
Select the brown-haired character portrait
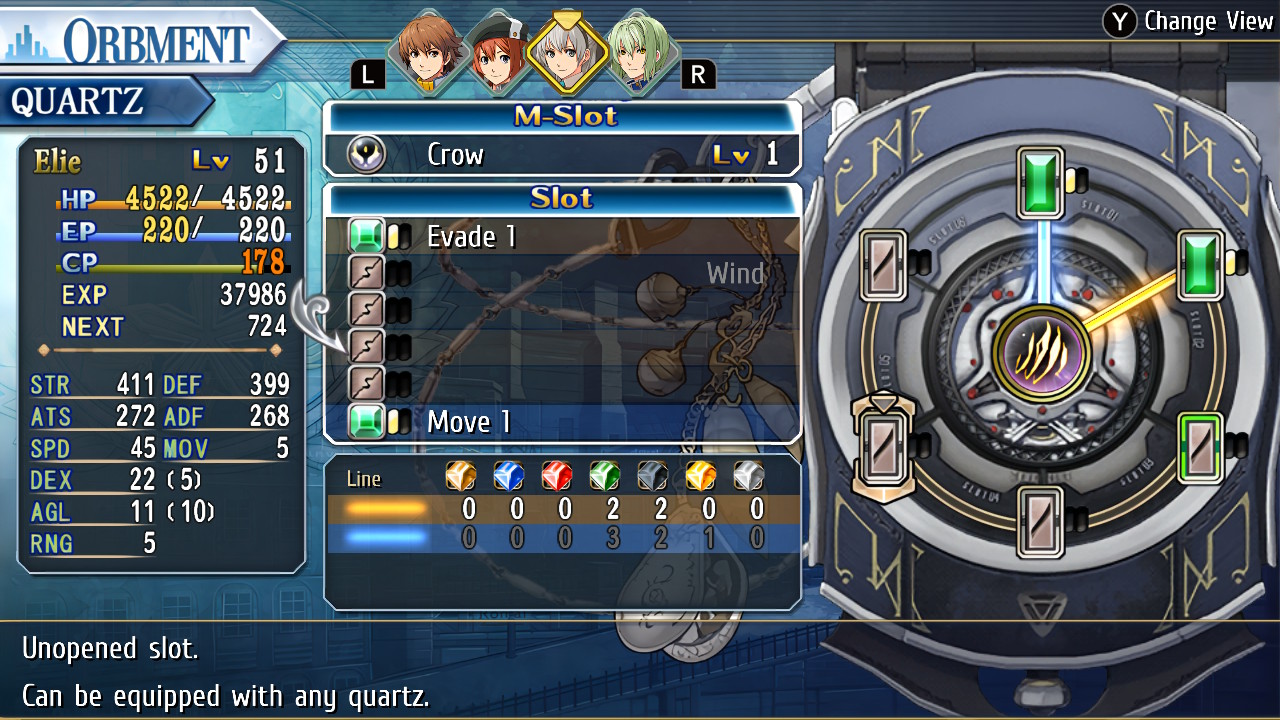click(x=425, y=52)
